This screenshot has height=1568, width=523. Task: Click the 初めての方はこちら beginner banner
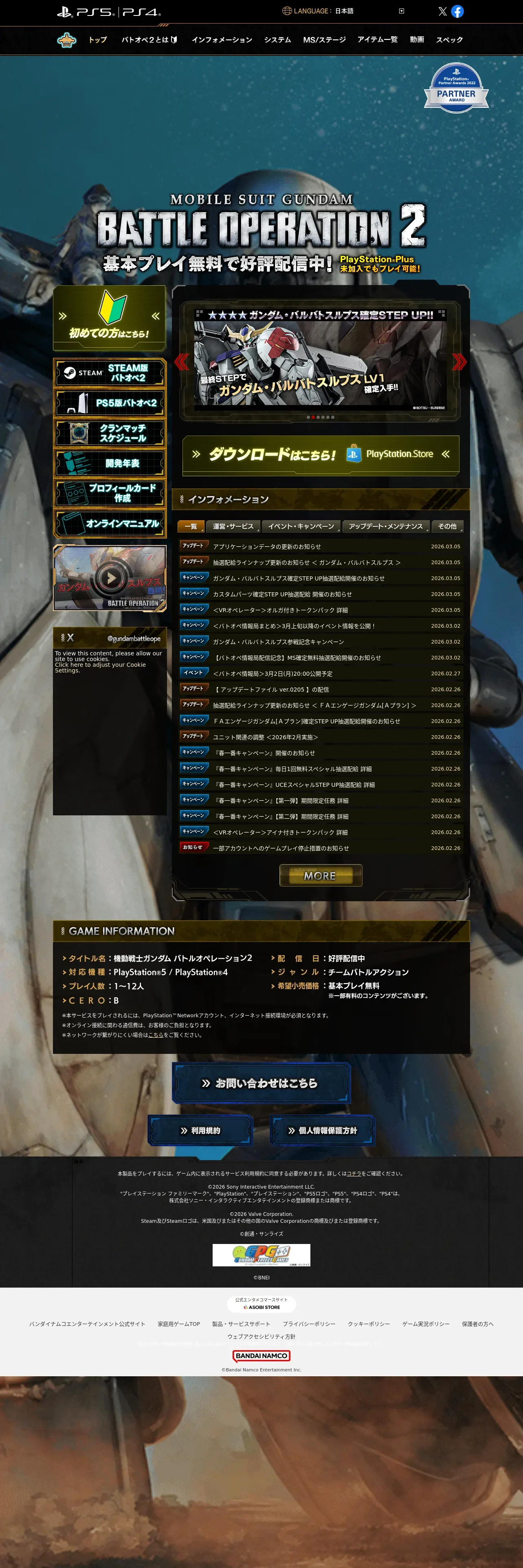[x=110, y=318]
